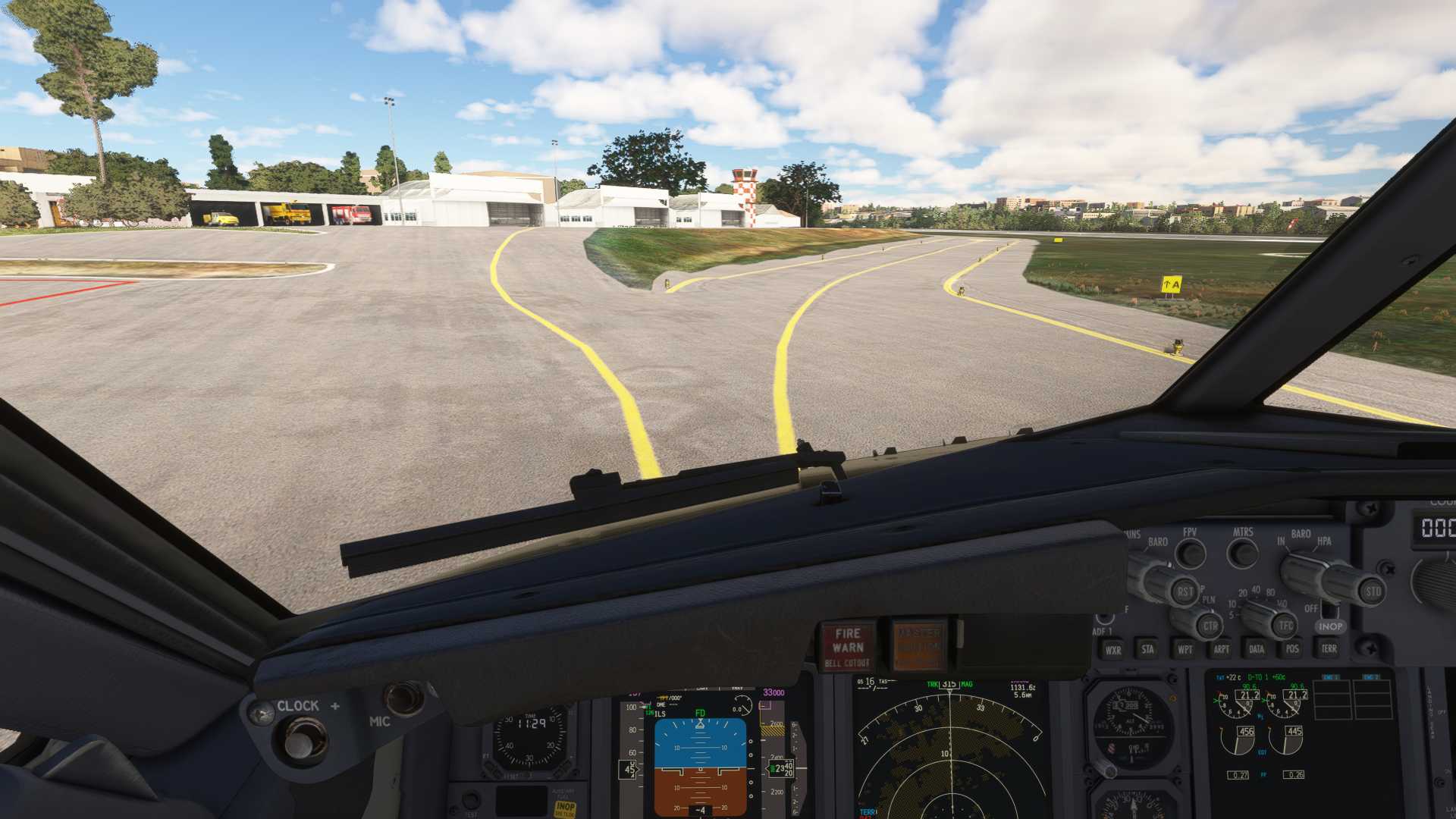
Task: Push the FIRE WARN bell cutout light
Action: 848,646
